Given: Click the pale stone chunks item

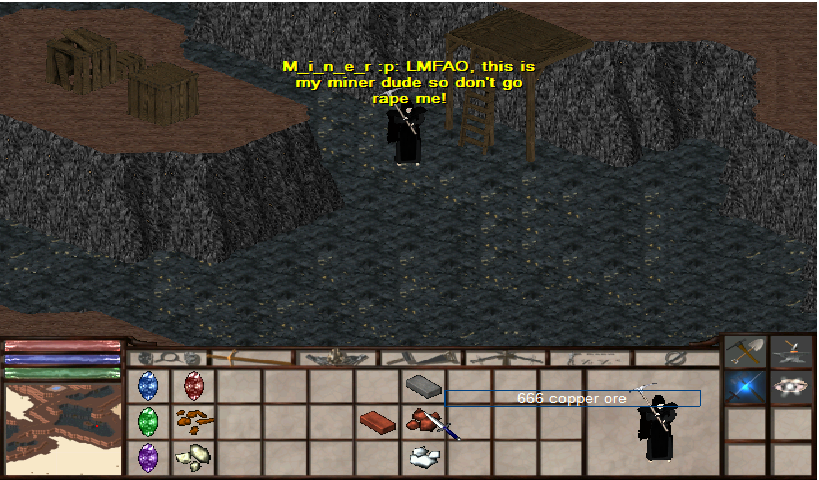Looking at the screenshot, I should pyautogui.click(x=193, y=457).
